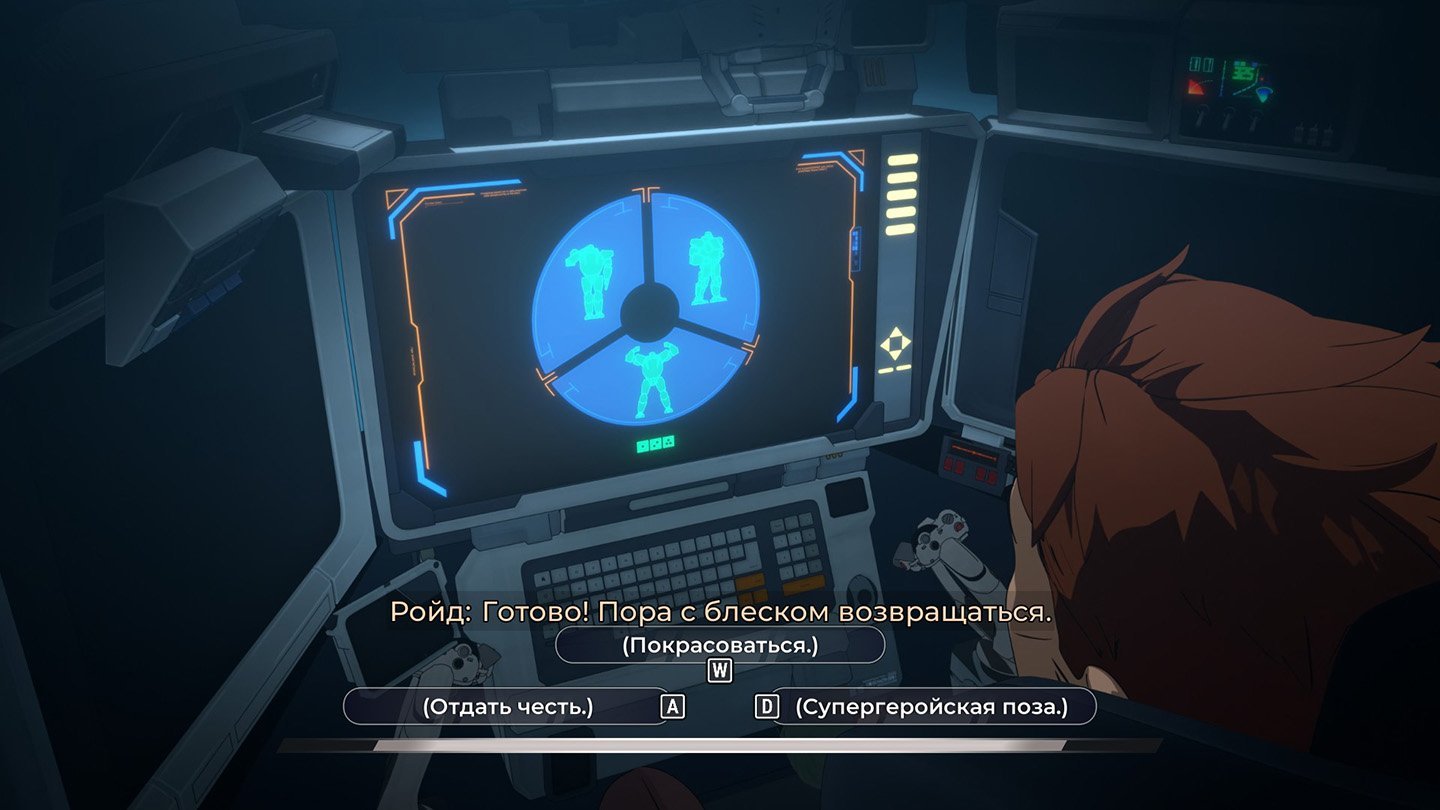The image size is (1440, 810).
Task: Click the red triangle warning gauge on the right panel
Action: (x=1196, y=88)
